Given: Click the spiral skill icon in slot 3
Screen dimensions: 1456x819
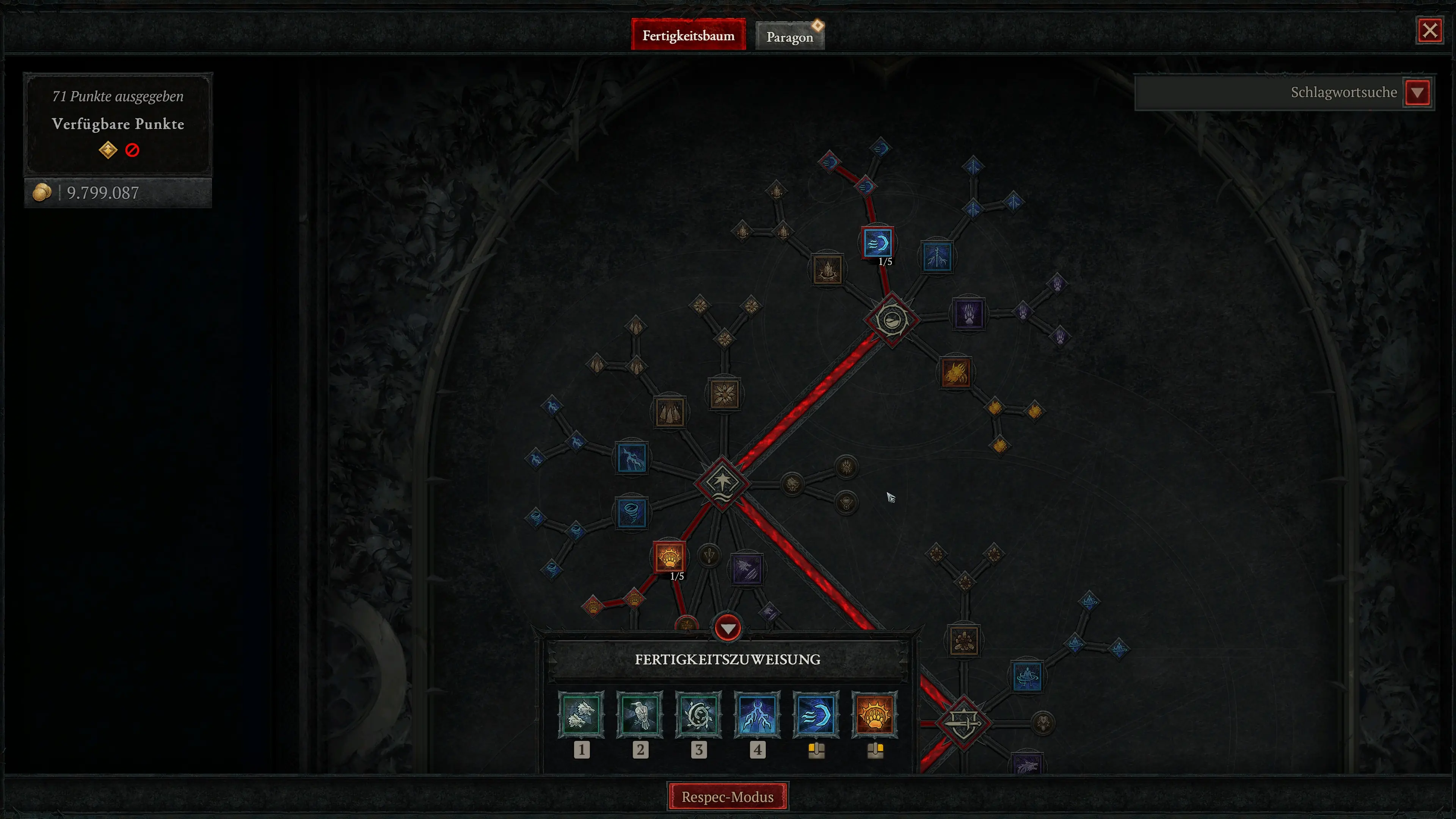Looking at the screenshot, I should [x=699, y=715].
